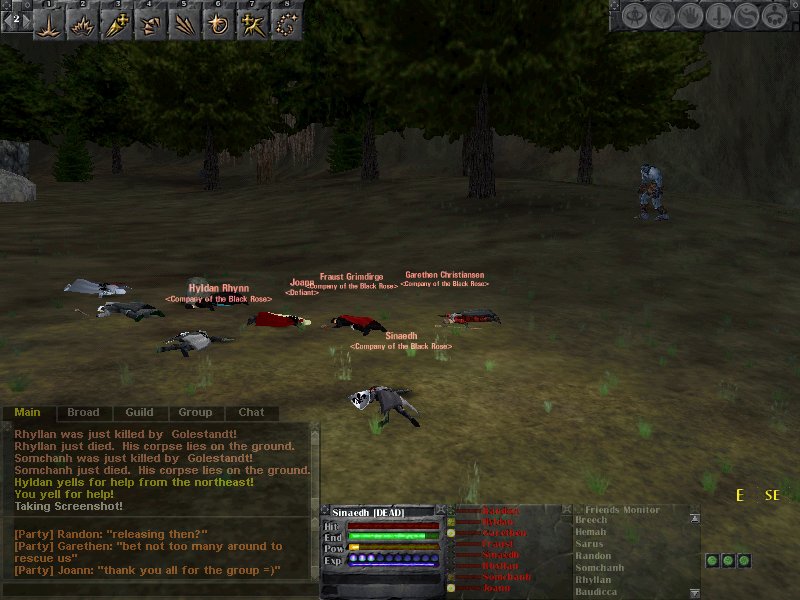Viewport: 800px width, 600px height.
Task: Use the spiky burst ability in slot 2
Action: (x=82, y=25)
